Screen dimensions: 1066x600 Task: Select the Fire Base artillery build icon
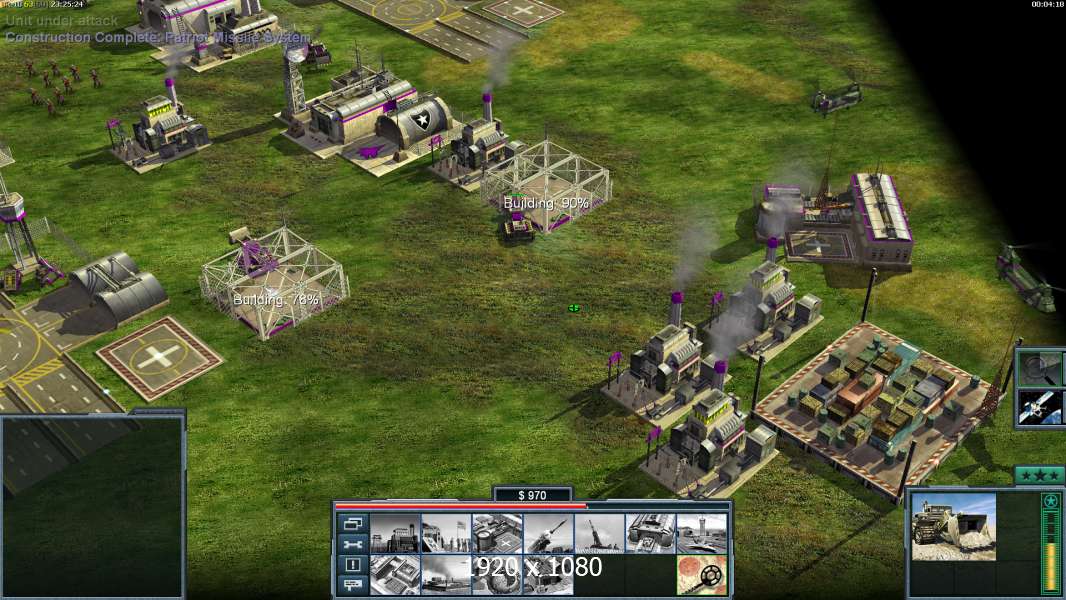(599, 533)
